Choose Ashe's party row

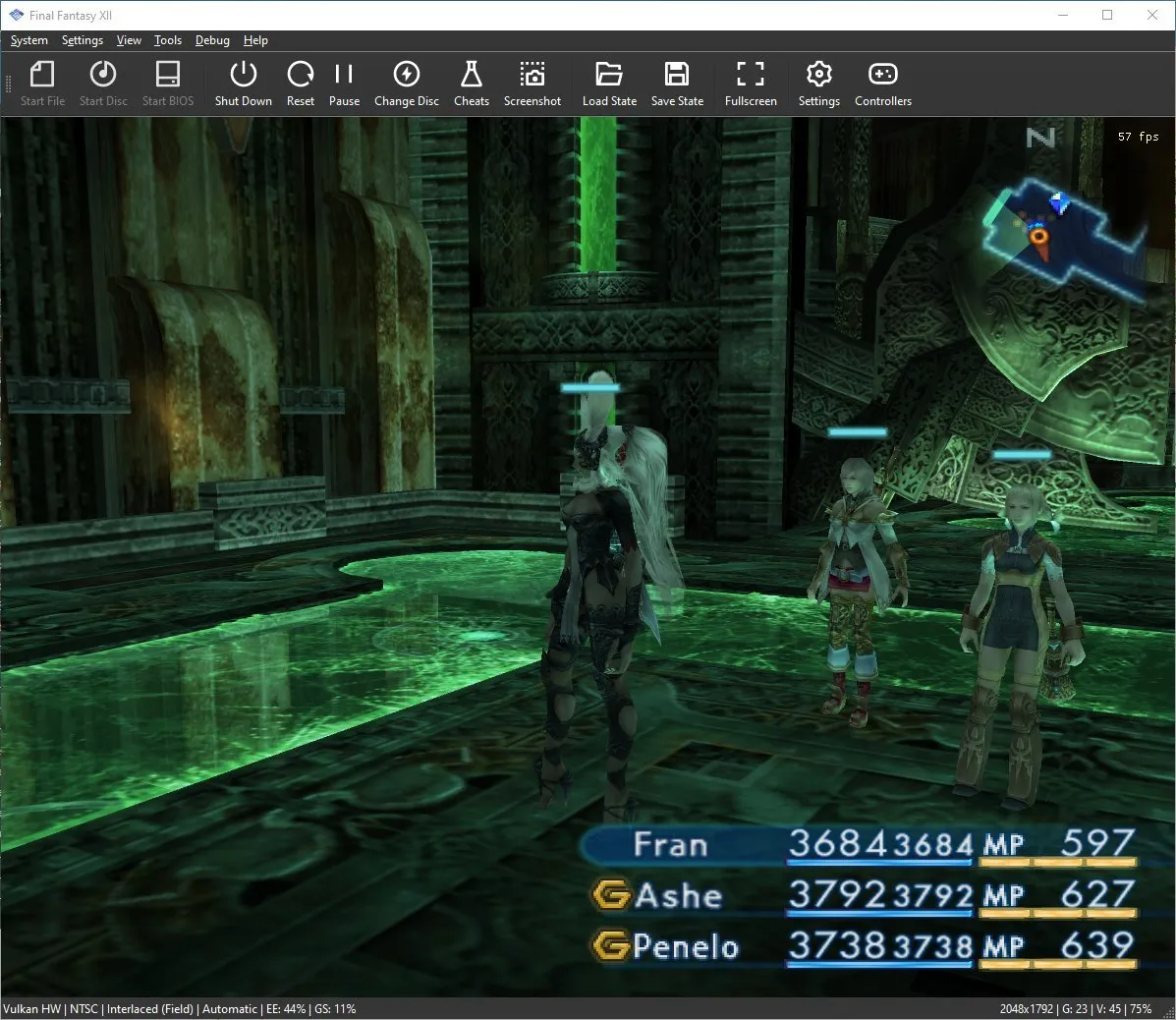coord(678,896)
